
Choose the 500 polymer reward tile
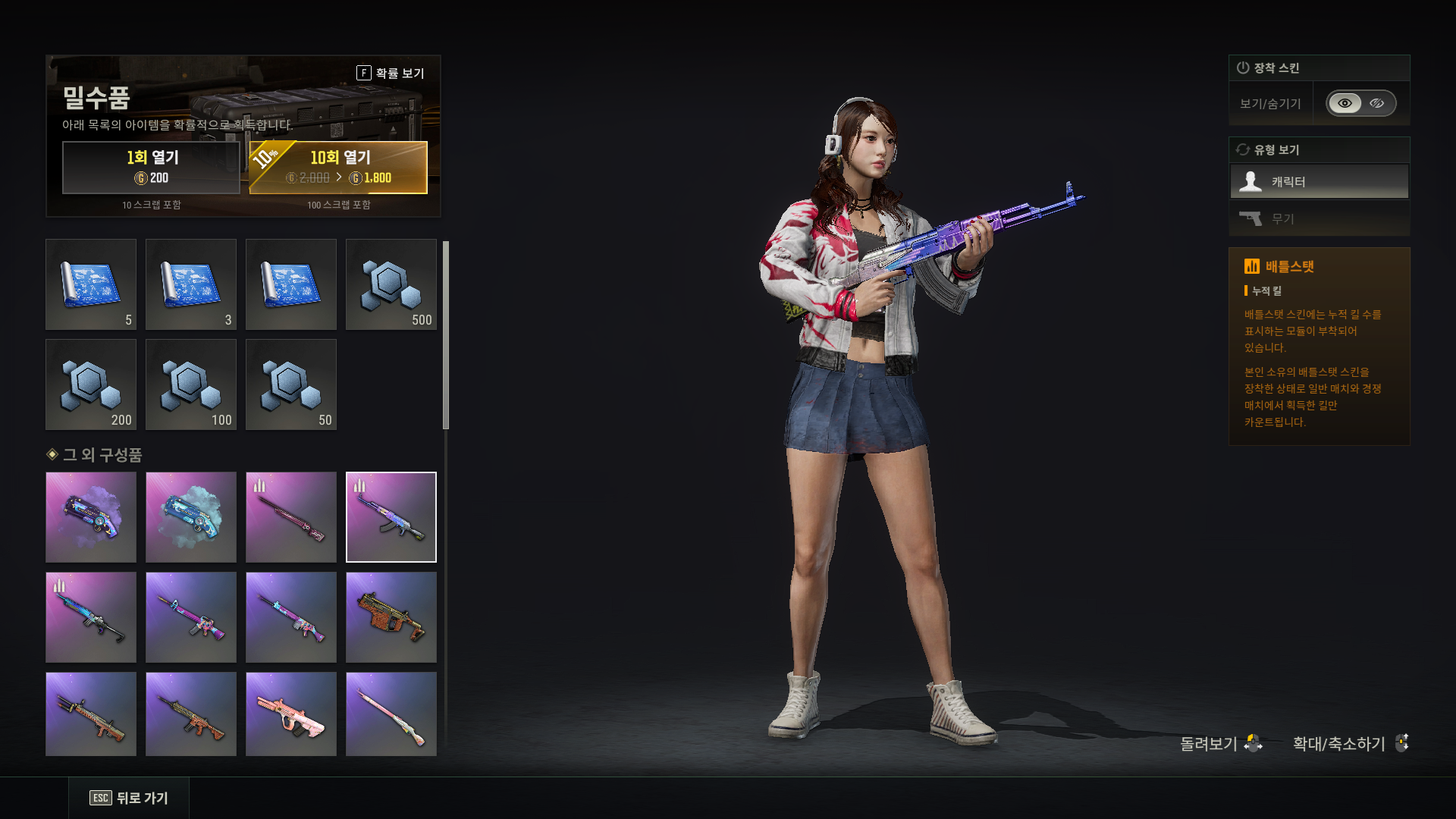(391, 284)
